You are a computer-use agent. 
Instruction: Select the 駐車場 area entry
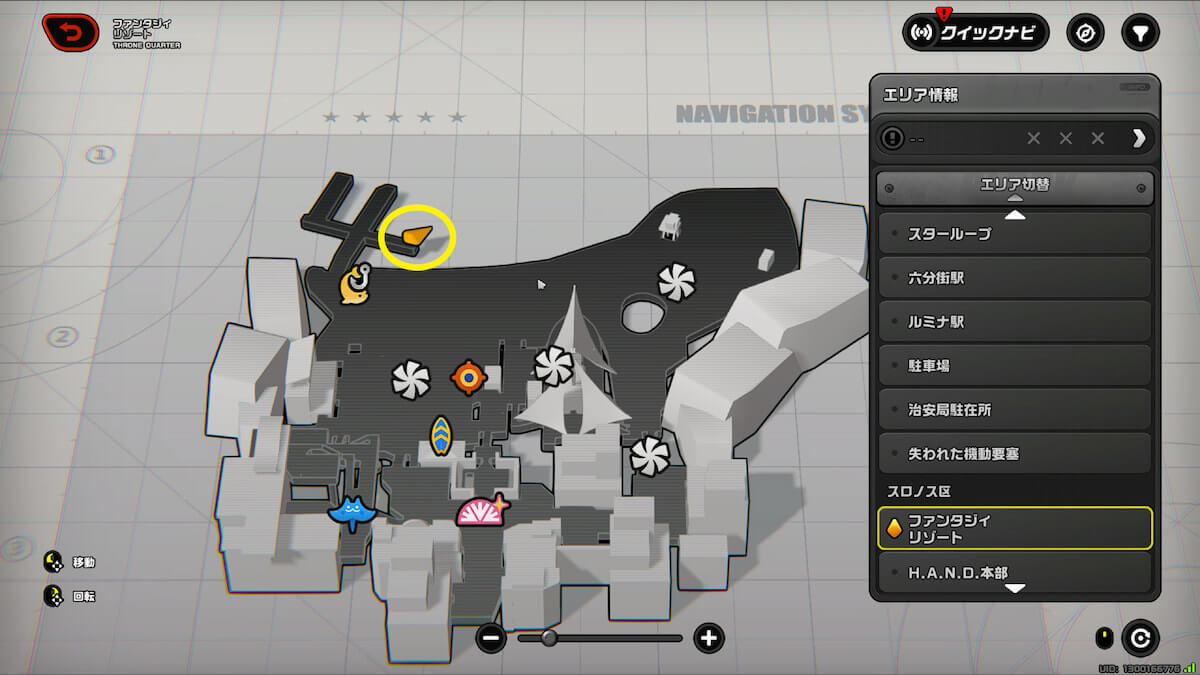coord(1015,366)
